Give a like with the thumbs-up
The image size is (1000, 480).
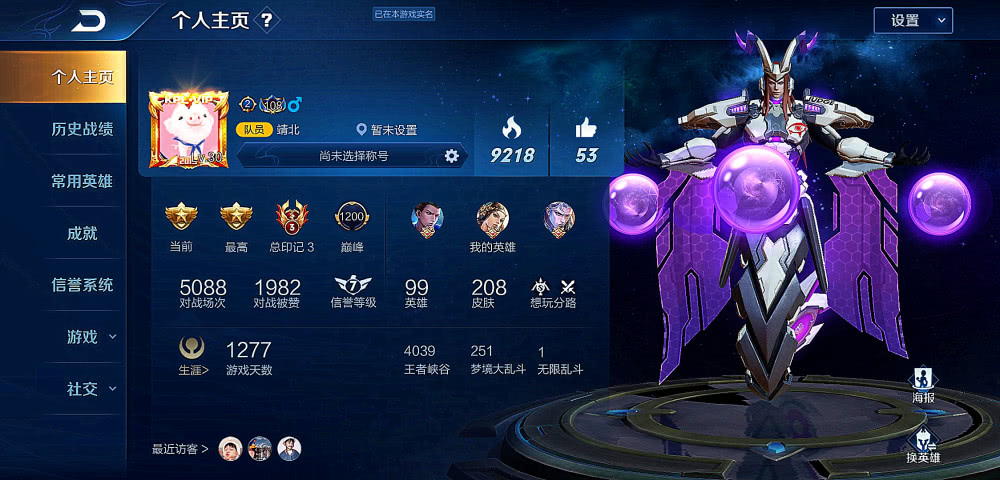point(585,139)
